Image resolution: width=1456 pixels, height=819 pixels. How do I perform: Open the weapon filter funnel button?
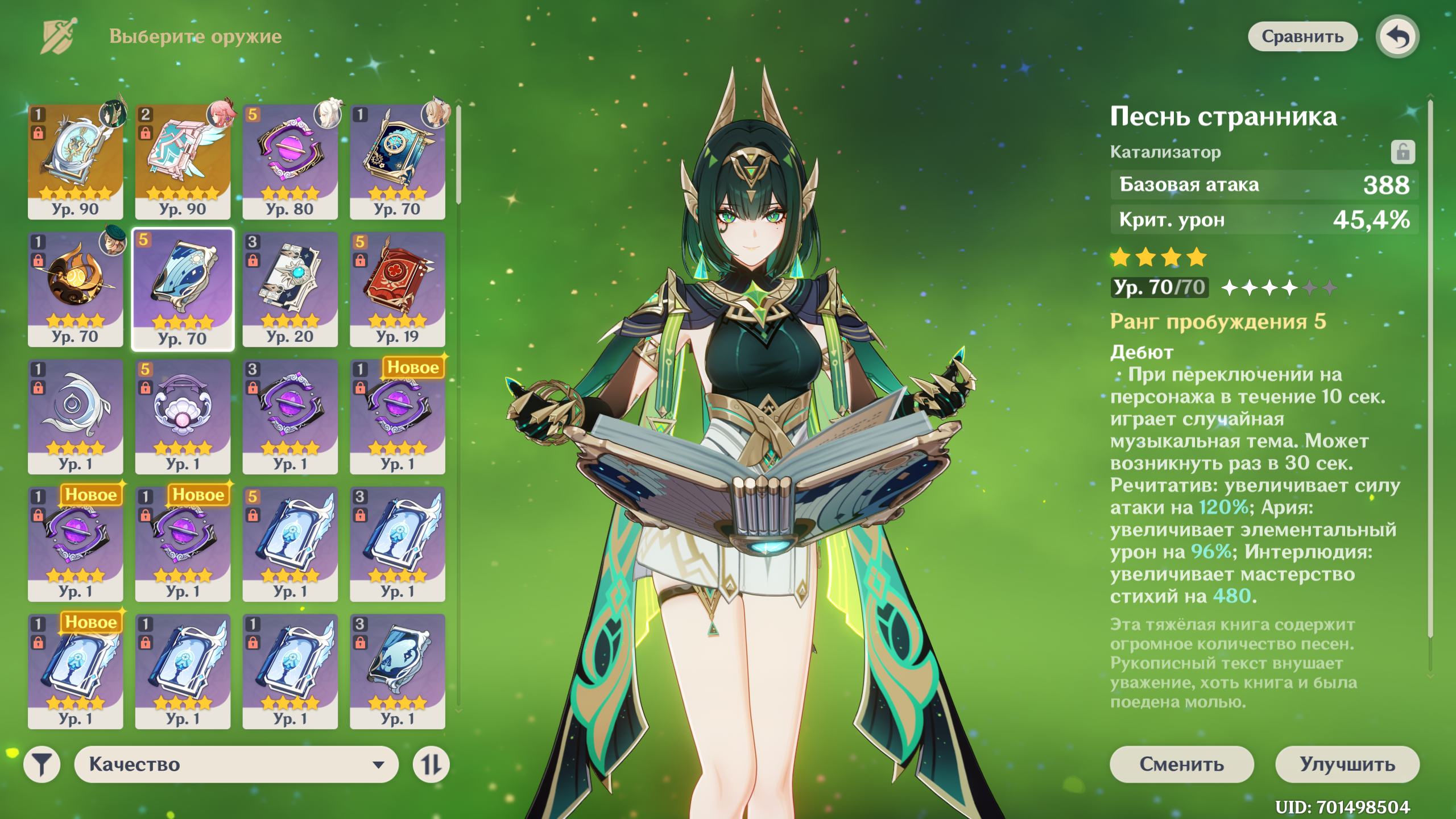(x=42, y=764)
